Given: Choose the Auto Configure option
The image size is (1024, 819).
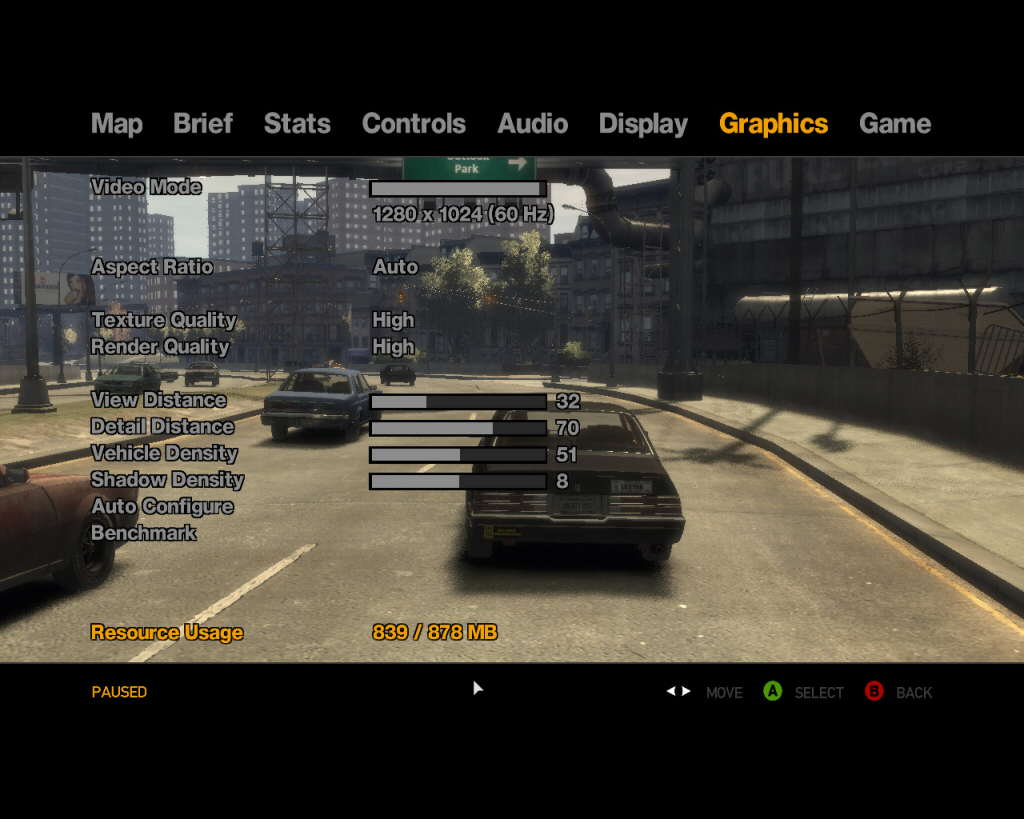Looking at the screenshot, I should click(x=162, y=507).
